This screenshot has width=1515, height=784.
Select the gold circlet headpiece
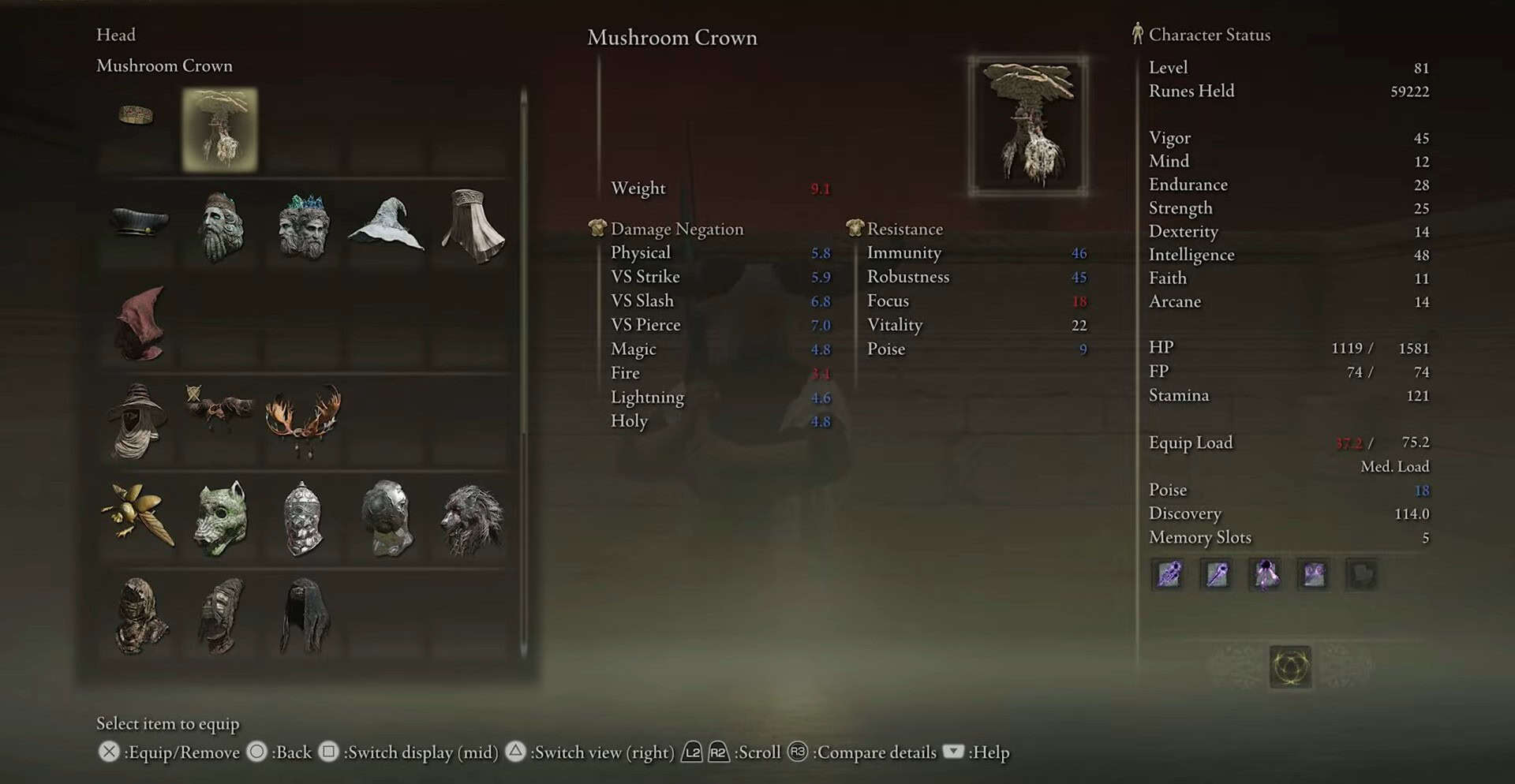(136, 116)
